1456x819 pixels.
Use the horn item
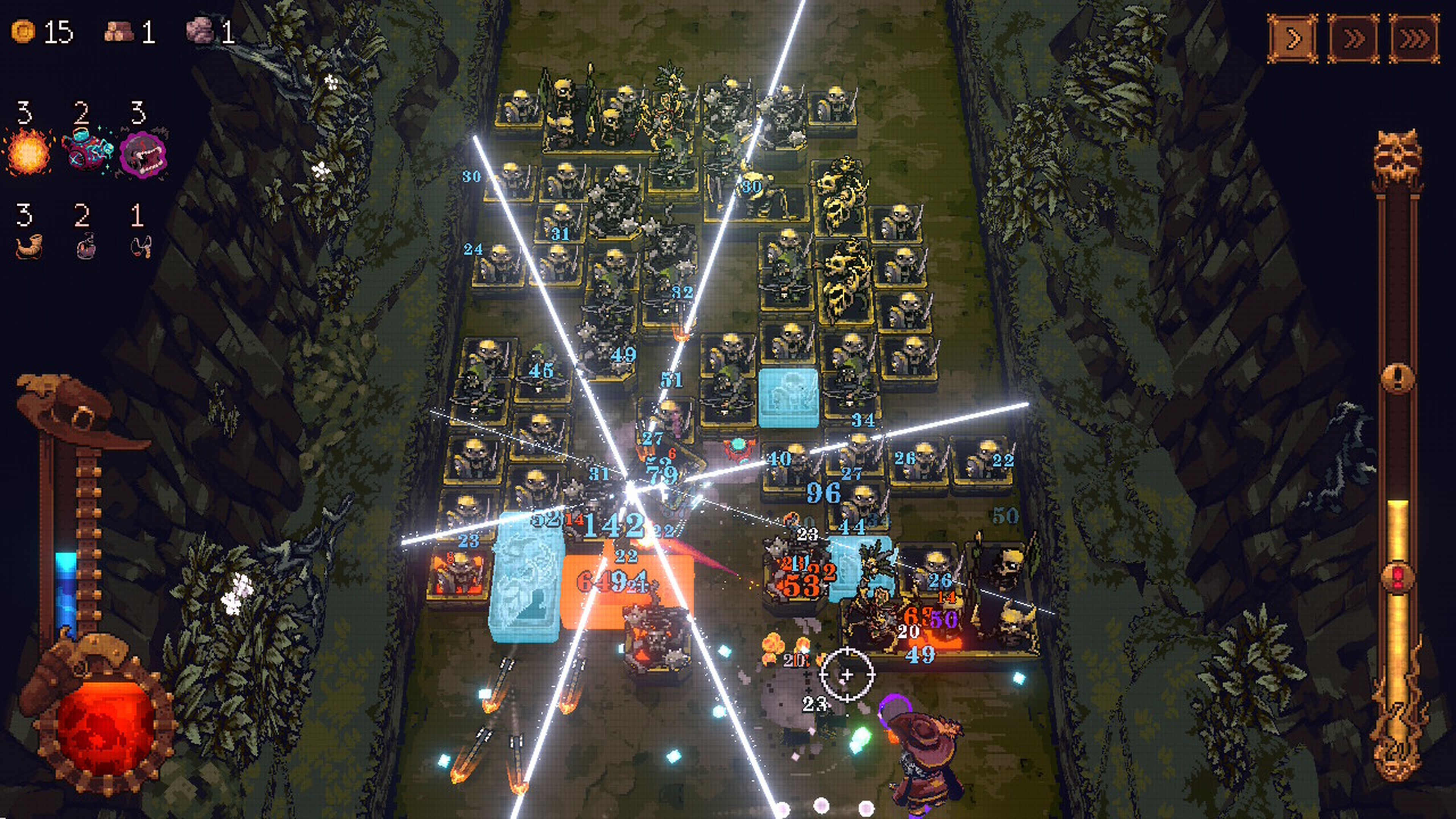point(28,246)
